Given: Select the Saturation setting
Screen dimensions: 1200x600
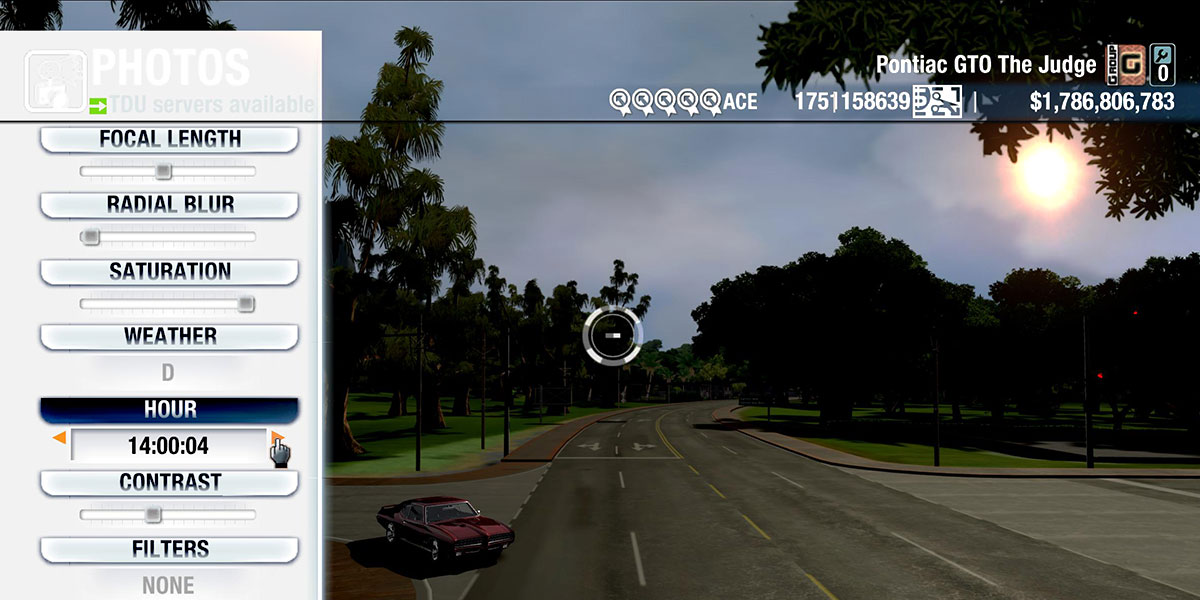Looking at the screenshot, I should pos(169,272).
